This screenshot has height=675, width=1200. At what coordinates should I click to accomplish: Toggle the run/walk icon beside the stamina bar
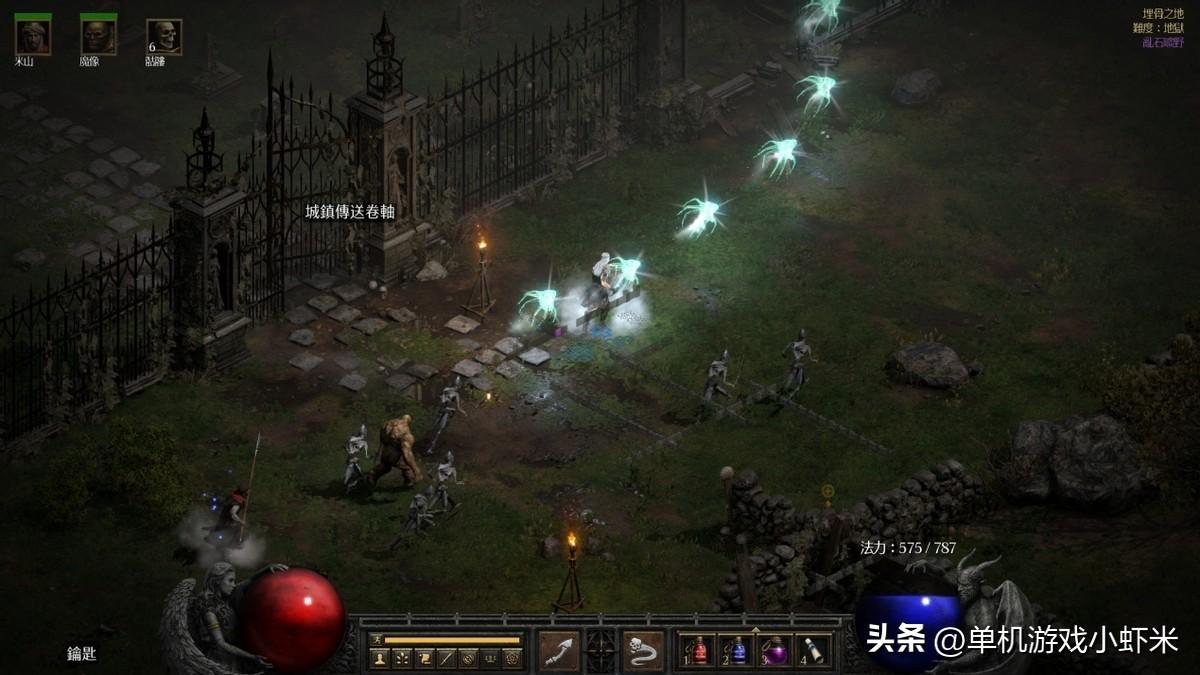tap(376, 640)
